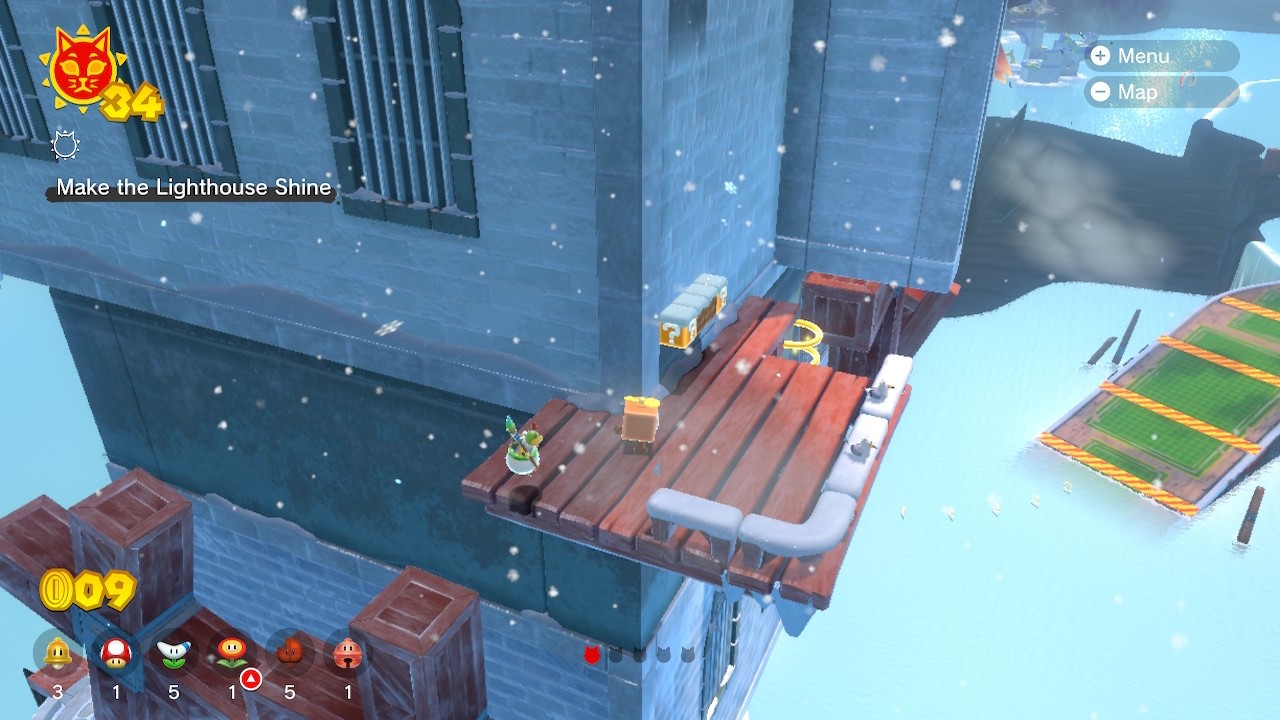The width and height of the screenshot is (1280, 720).
Task: Select the Fire Flower slot
Action: coord(232,653)
